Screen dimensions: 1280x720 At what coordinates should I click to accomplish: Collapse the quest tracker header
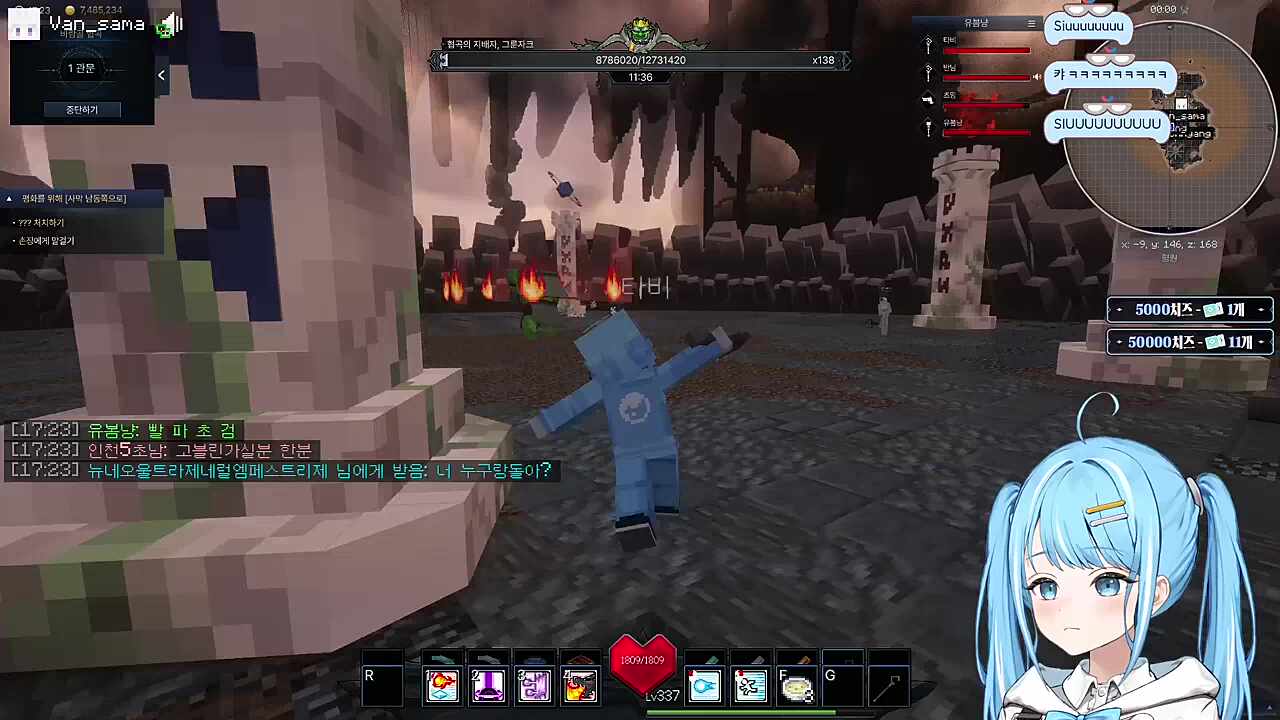tap(9, 199)
